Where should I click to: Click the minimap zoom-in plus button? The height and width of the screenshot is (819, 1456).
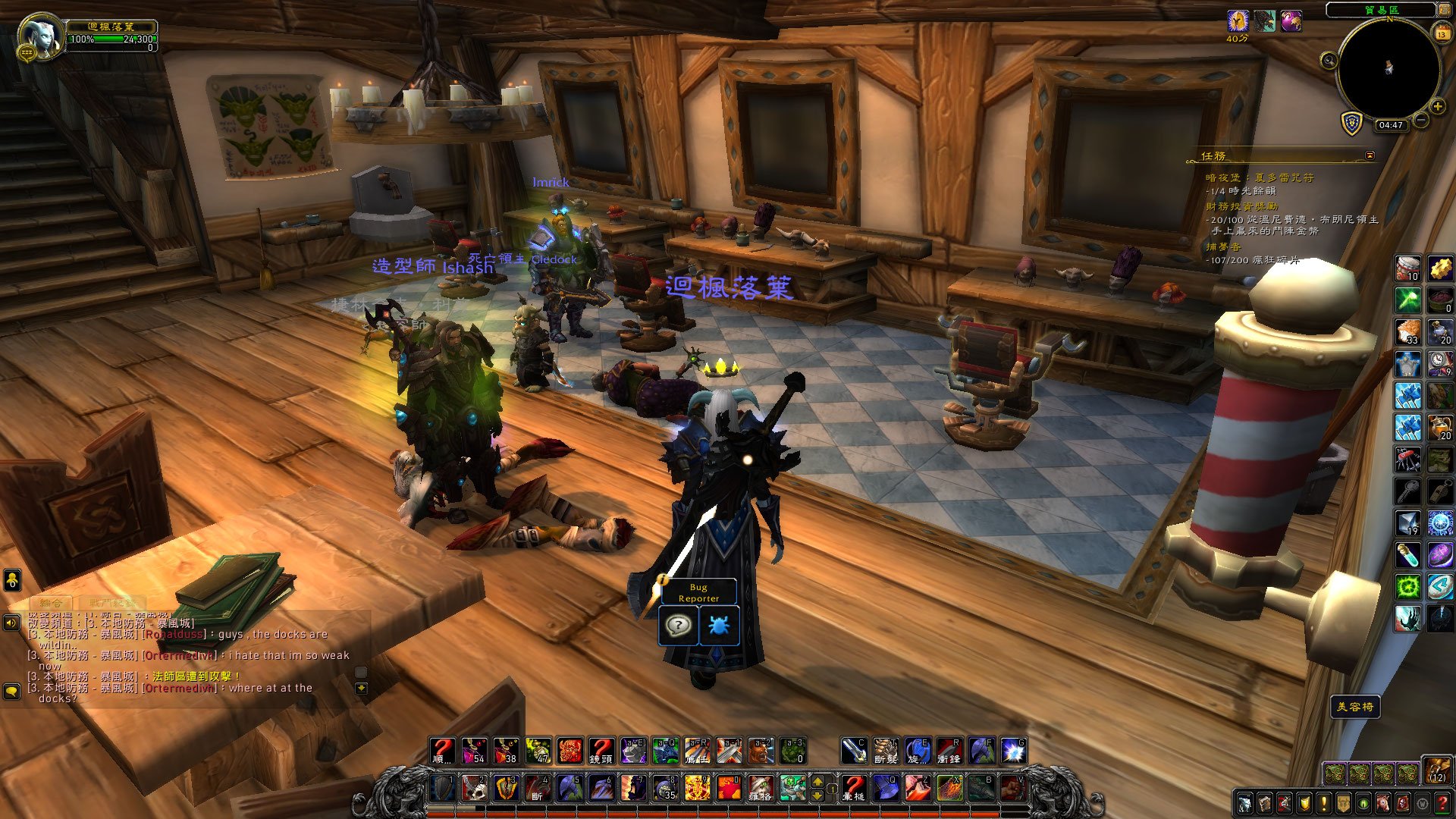1437,107
